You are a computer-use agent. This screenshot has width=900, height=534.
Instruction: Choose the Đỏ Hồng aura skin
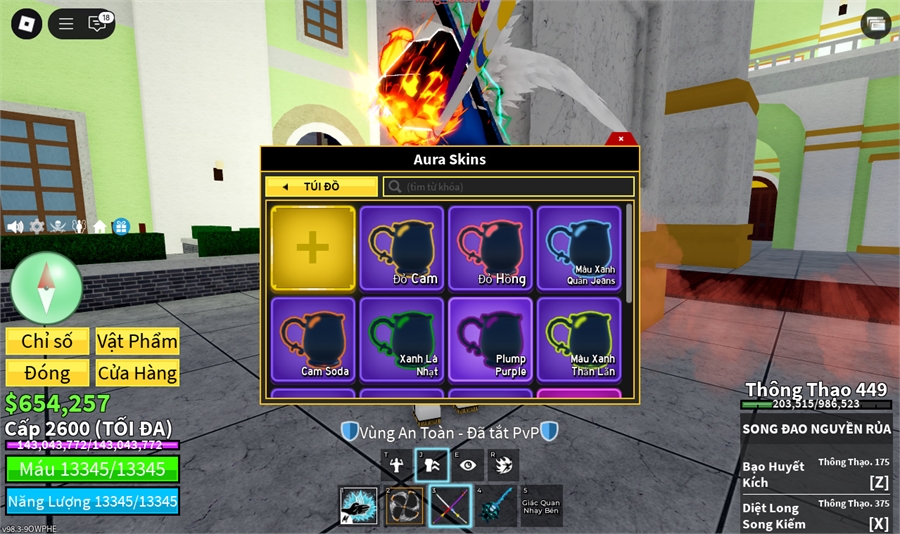tap(490, 248)
